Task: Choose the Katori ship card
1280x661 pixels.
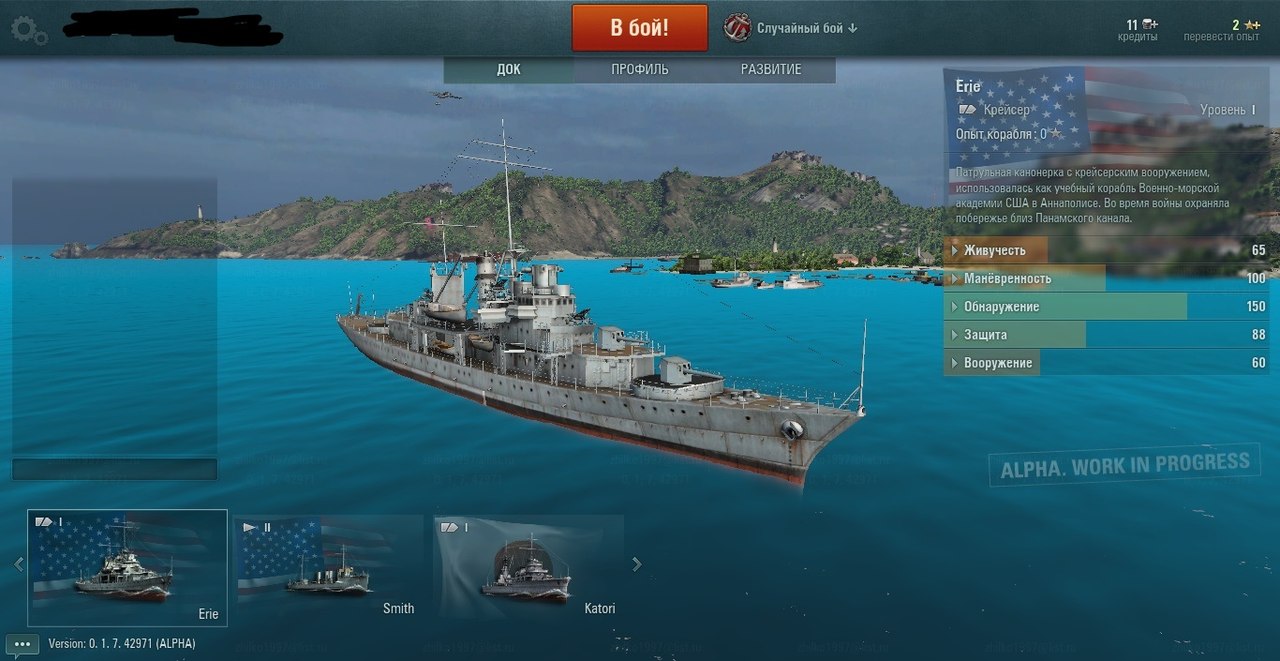Action: pos(529,568)
